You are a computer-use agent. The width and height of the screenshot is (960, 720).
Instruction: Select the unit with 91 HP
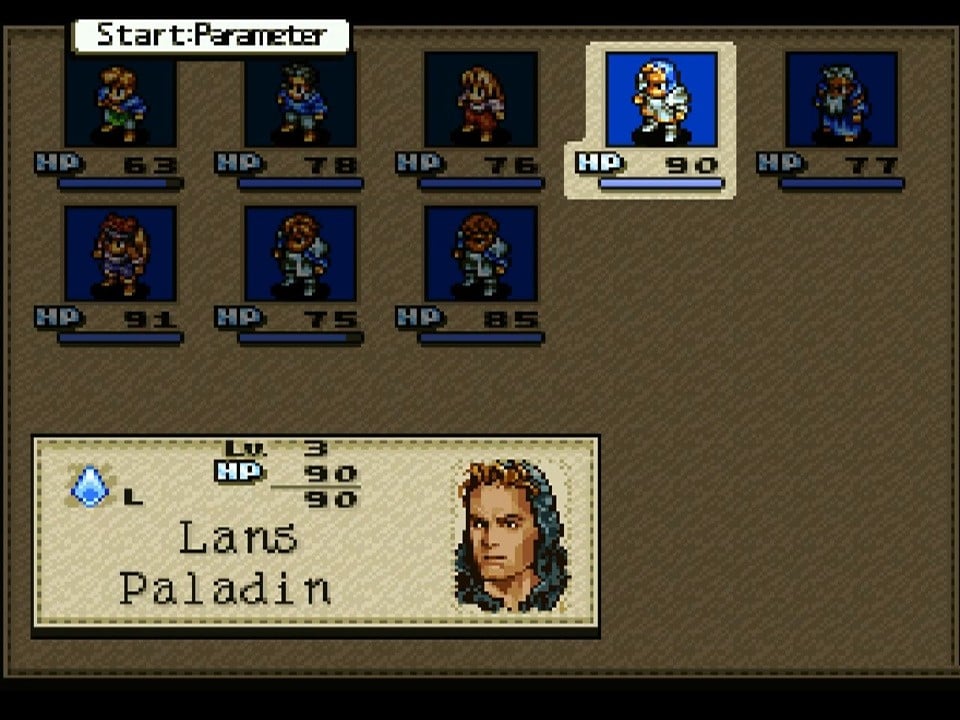[x=120, y=254]
